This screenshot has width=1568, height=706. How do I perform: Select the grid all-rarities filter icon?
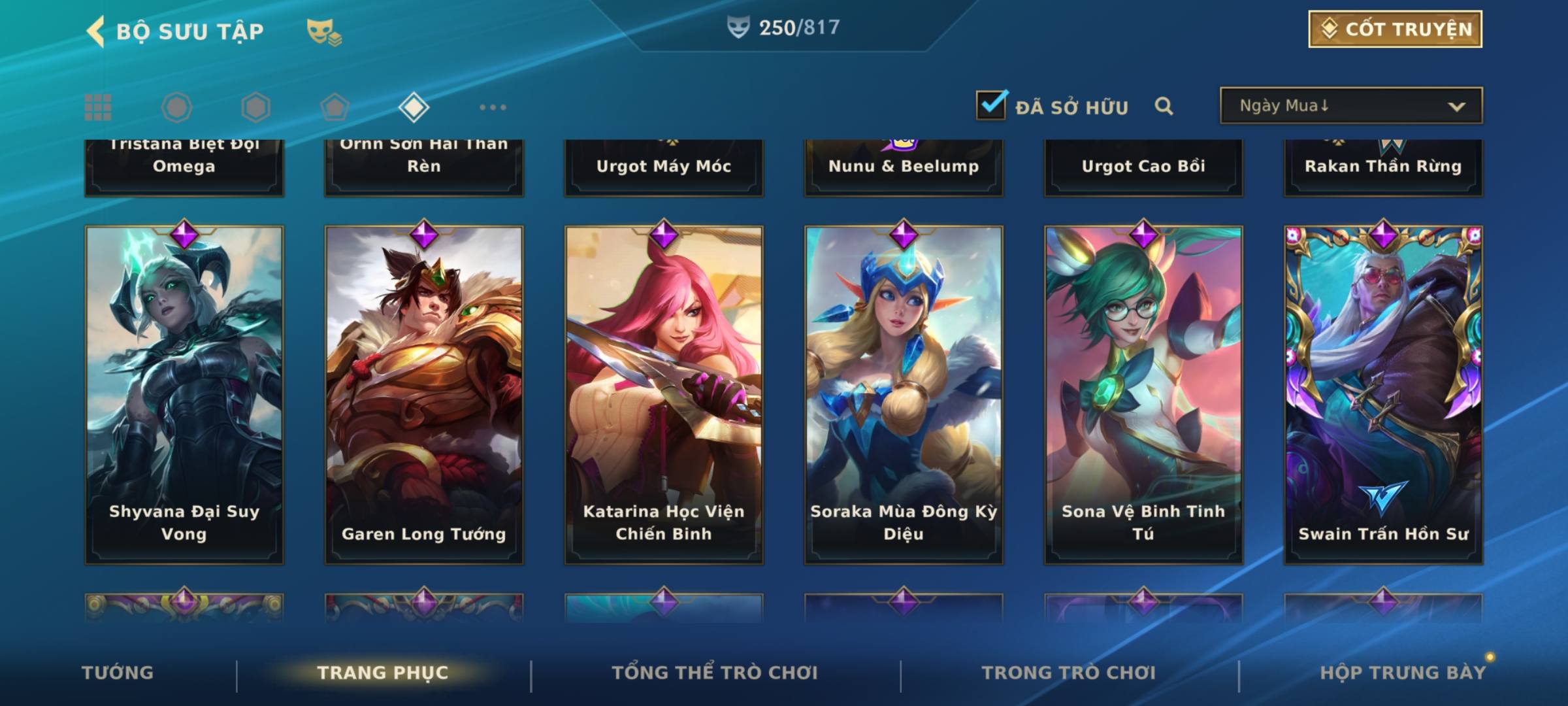point(98,107)
